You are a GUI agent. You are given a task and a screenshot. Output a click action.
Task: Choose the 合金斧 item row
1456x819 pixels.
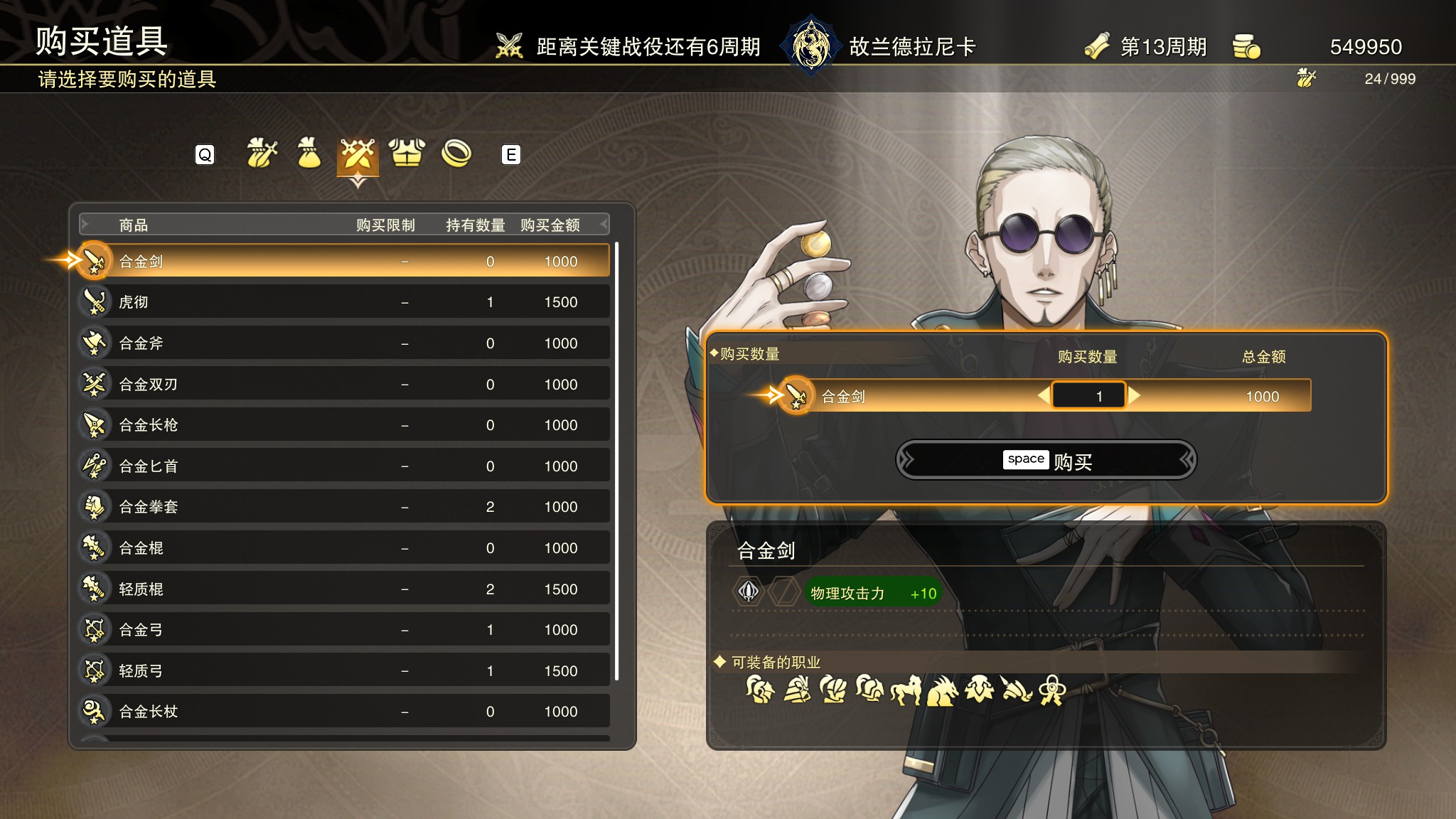(x=345, y=343)
